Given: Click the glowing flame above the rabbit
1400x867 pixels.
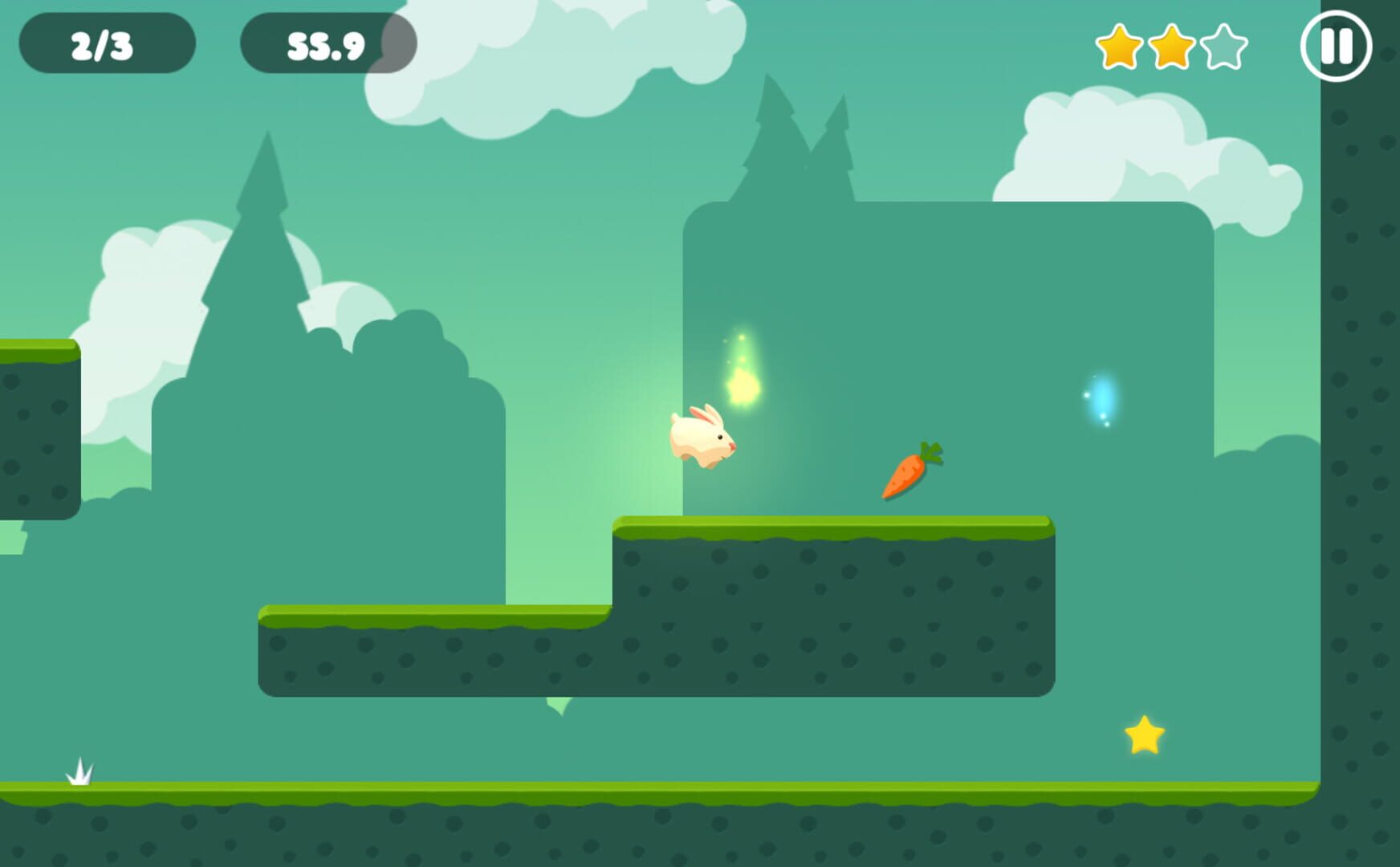Looking at the screenshot, I should pos(743,376).
